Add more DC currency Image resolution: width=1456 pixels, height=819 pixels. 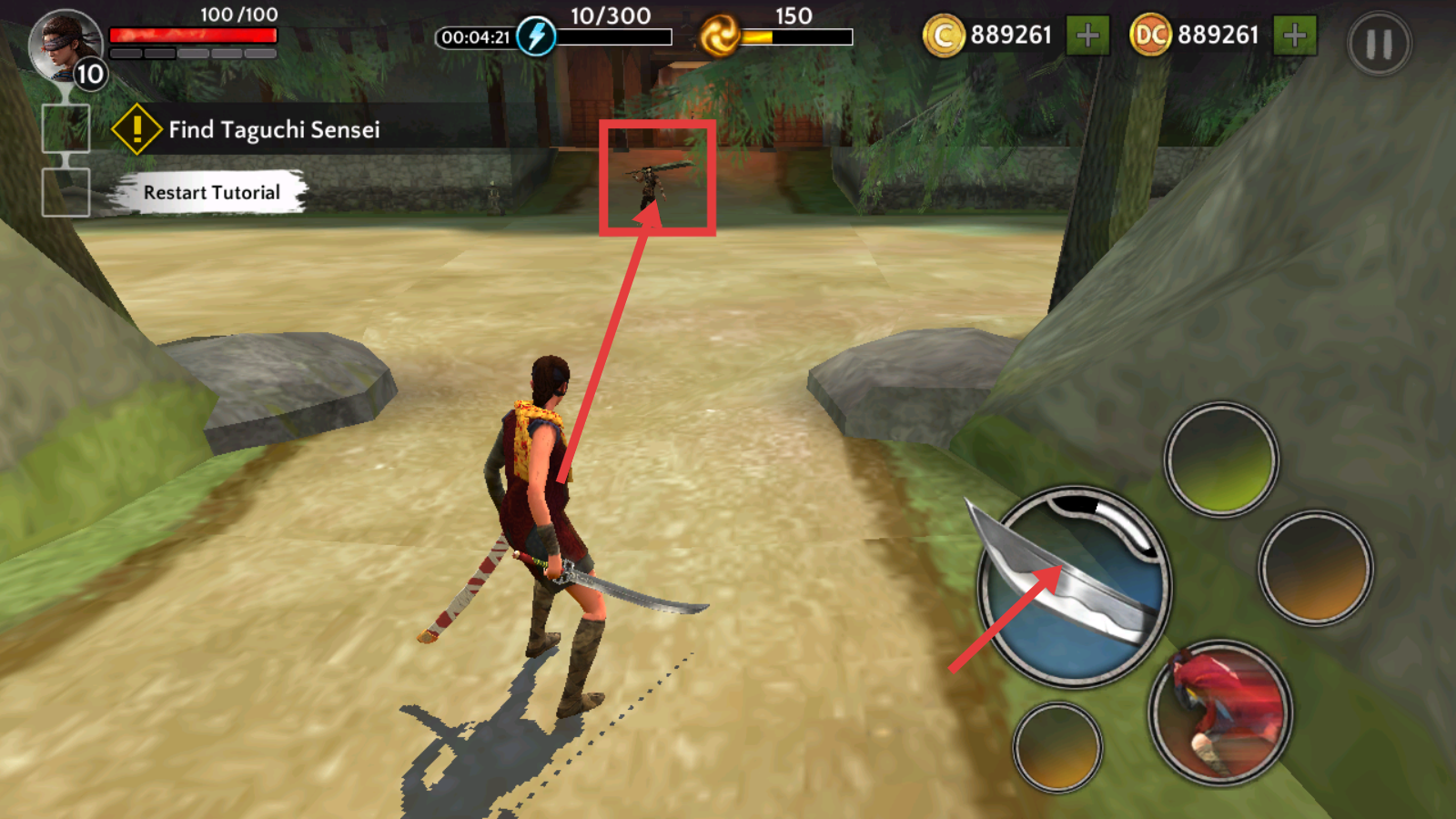click(1294, 36)
